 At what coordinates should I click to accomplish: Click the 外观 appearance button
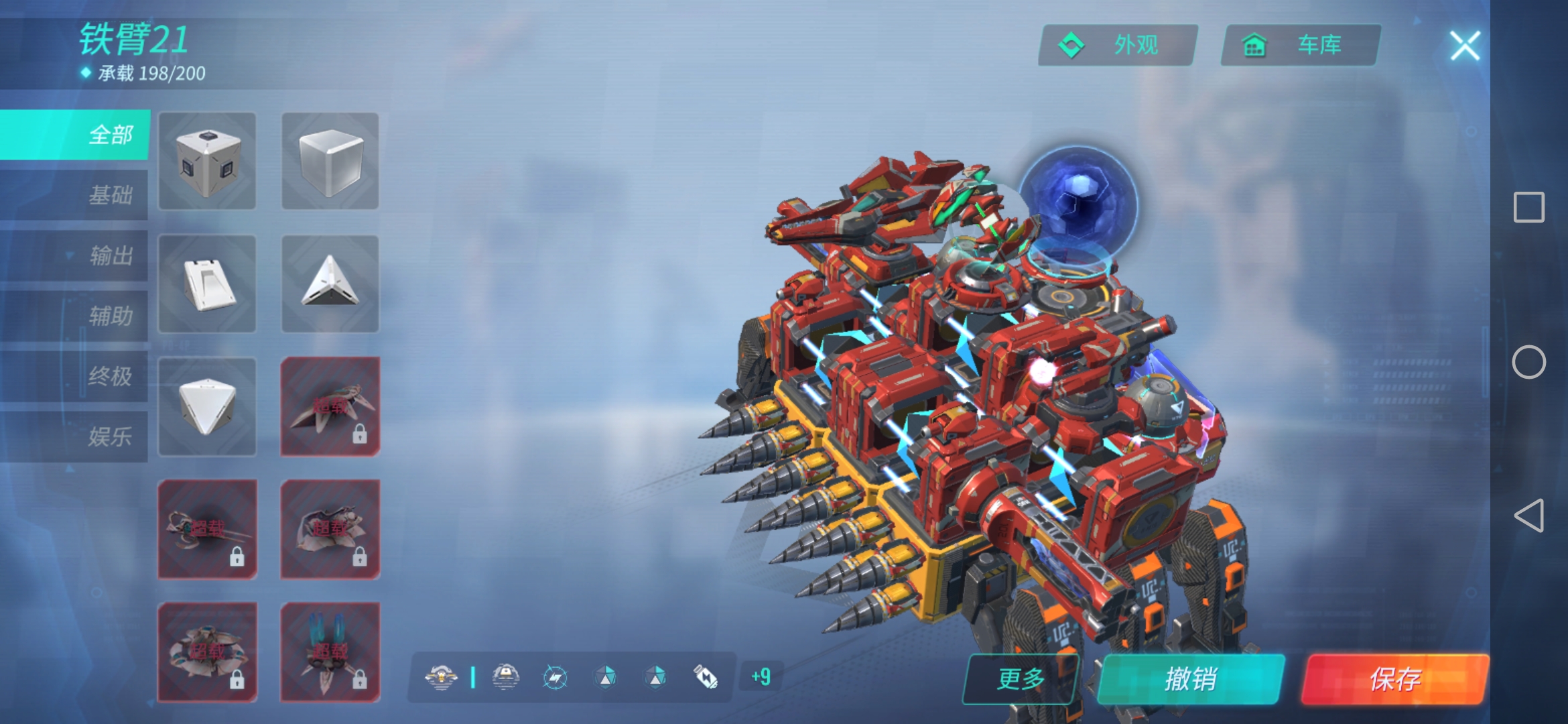pyautogui.click(x=1118, y=46)
